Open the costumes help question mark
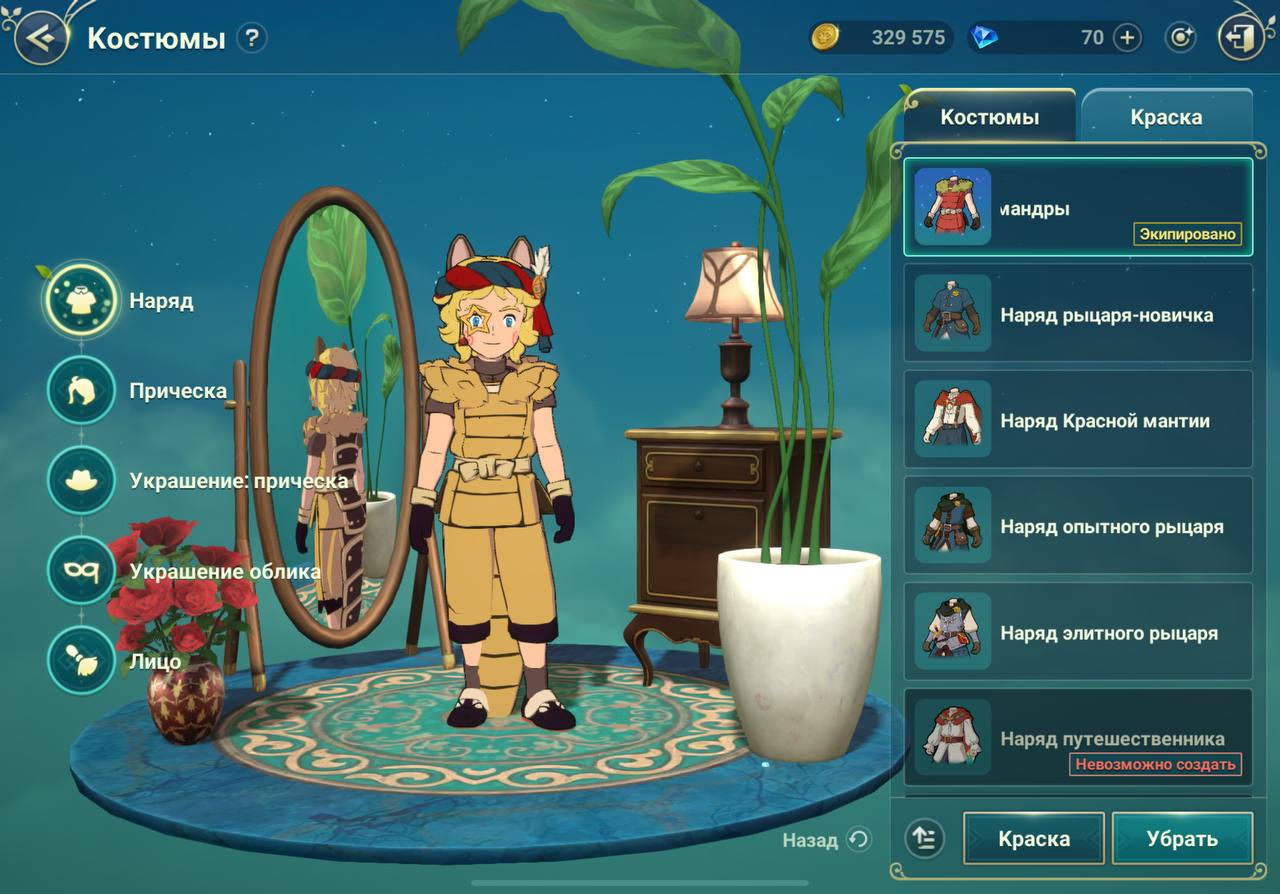The height and width of the screenshot is (894, 1280). tap(252, 39)
